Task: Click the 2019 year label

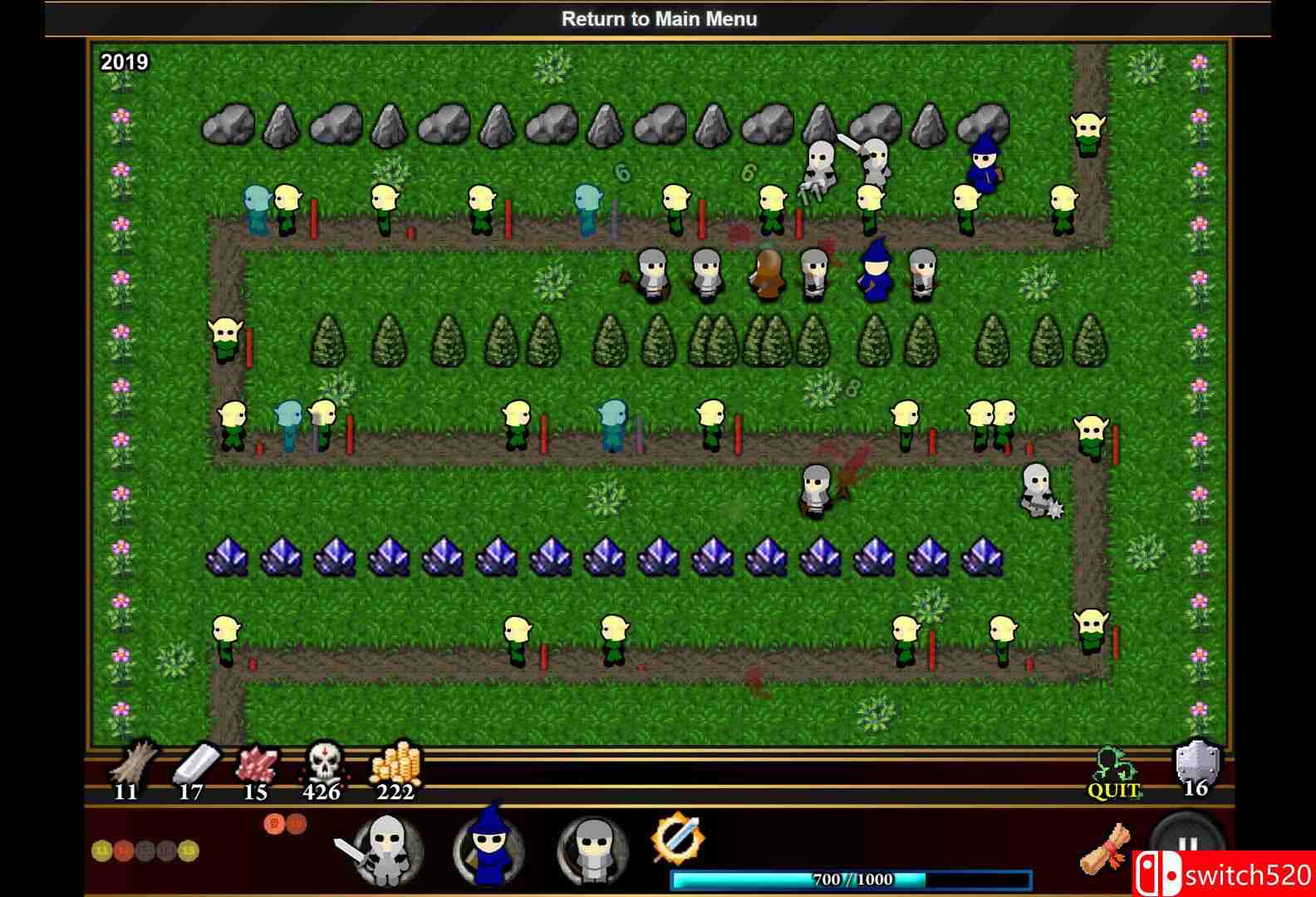Action: (x=125, y=61)
